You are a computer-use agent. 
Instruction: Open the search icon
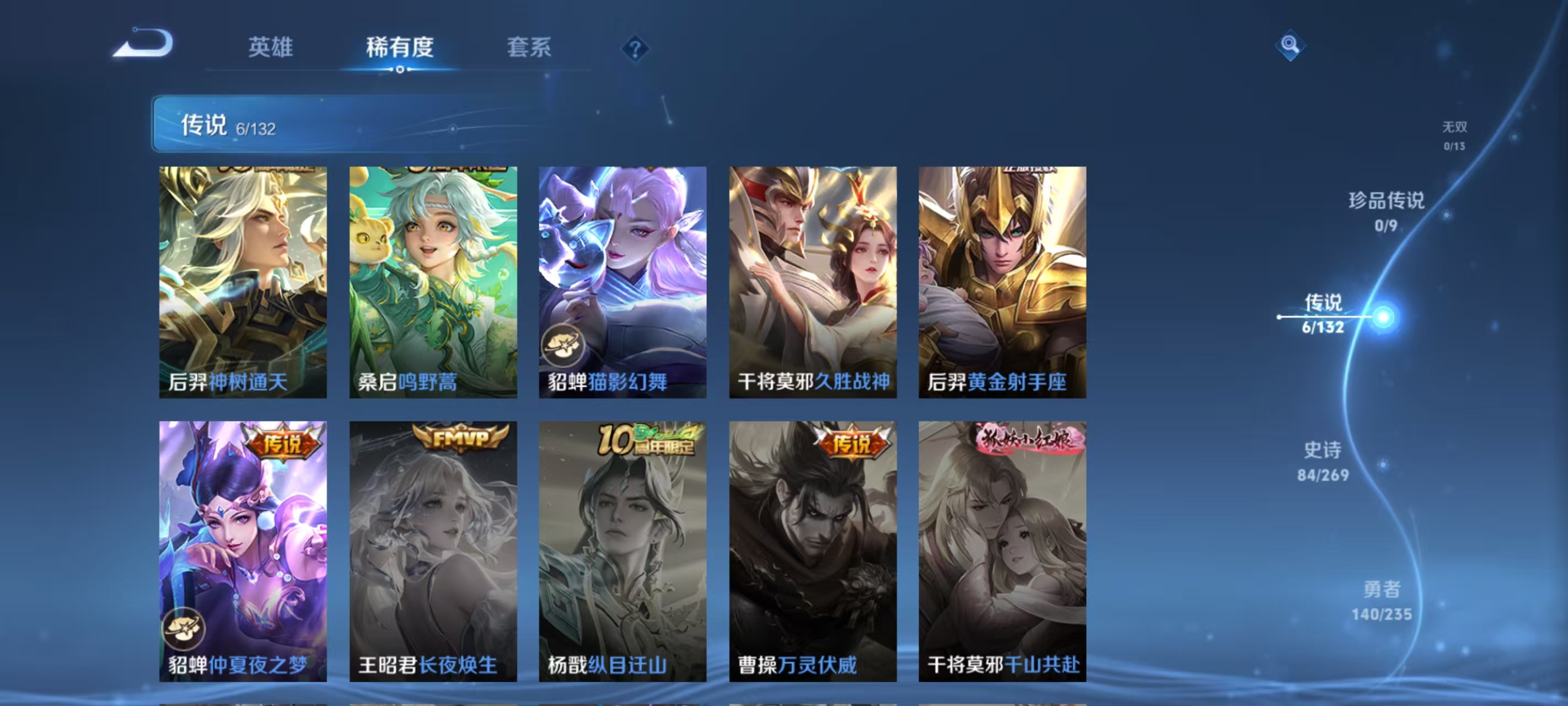point(1291,45)
